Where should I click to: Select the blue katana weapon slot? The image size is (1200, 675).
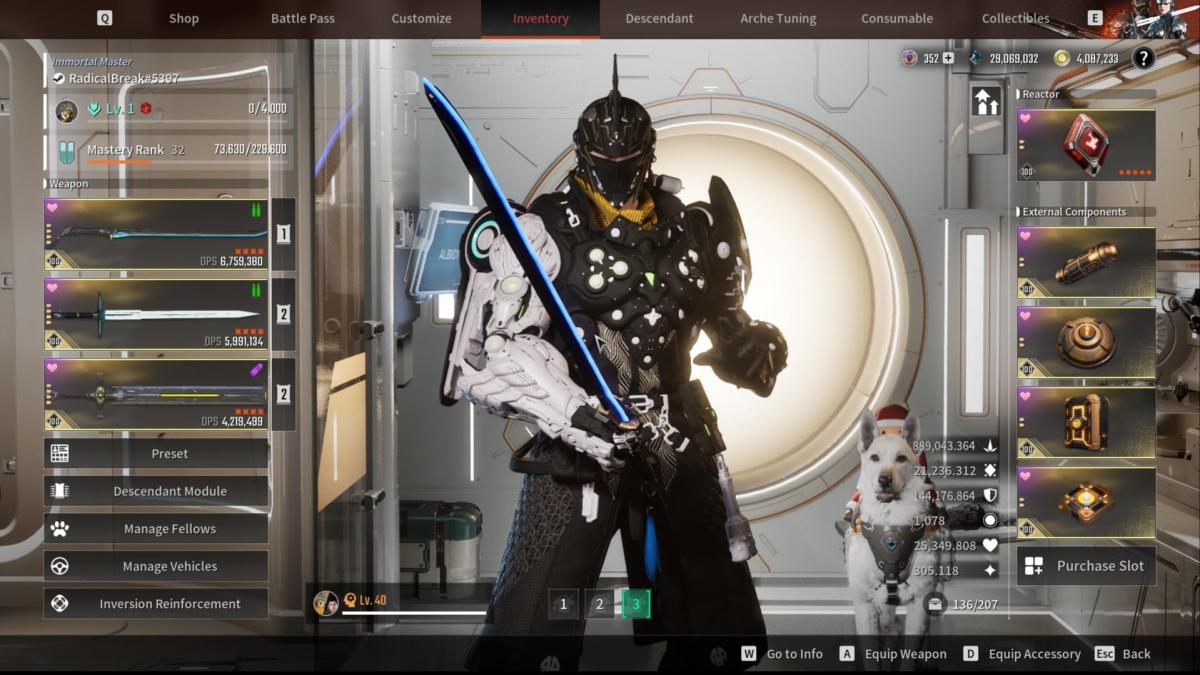coord(156,234)
